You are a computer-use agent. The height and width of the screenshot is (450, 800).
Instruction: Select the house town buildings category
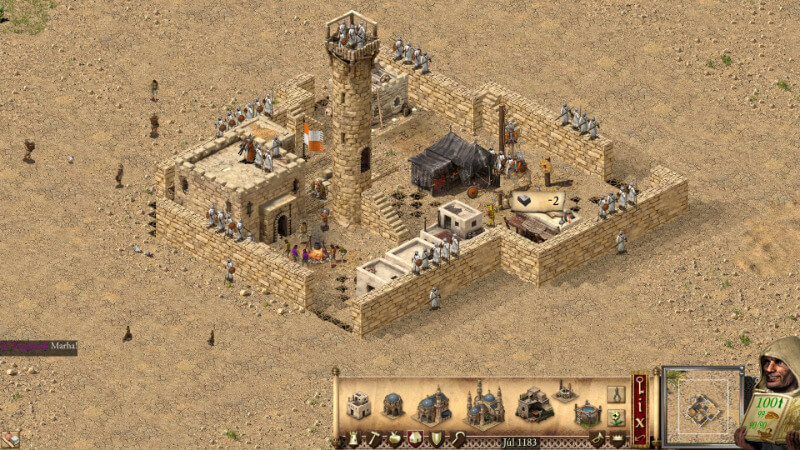[415, 438]
